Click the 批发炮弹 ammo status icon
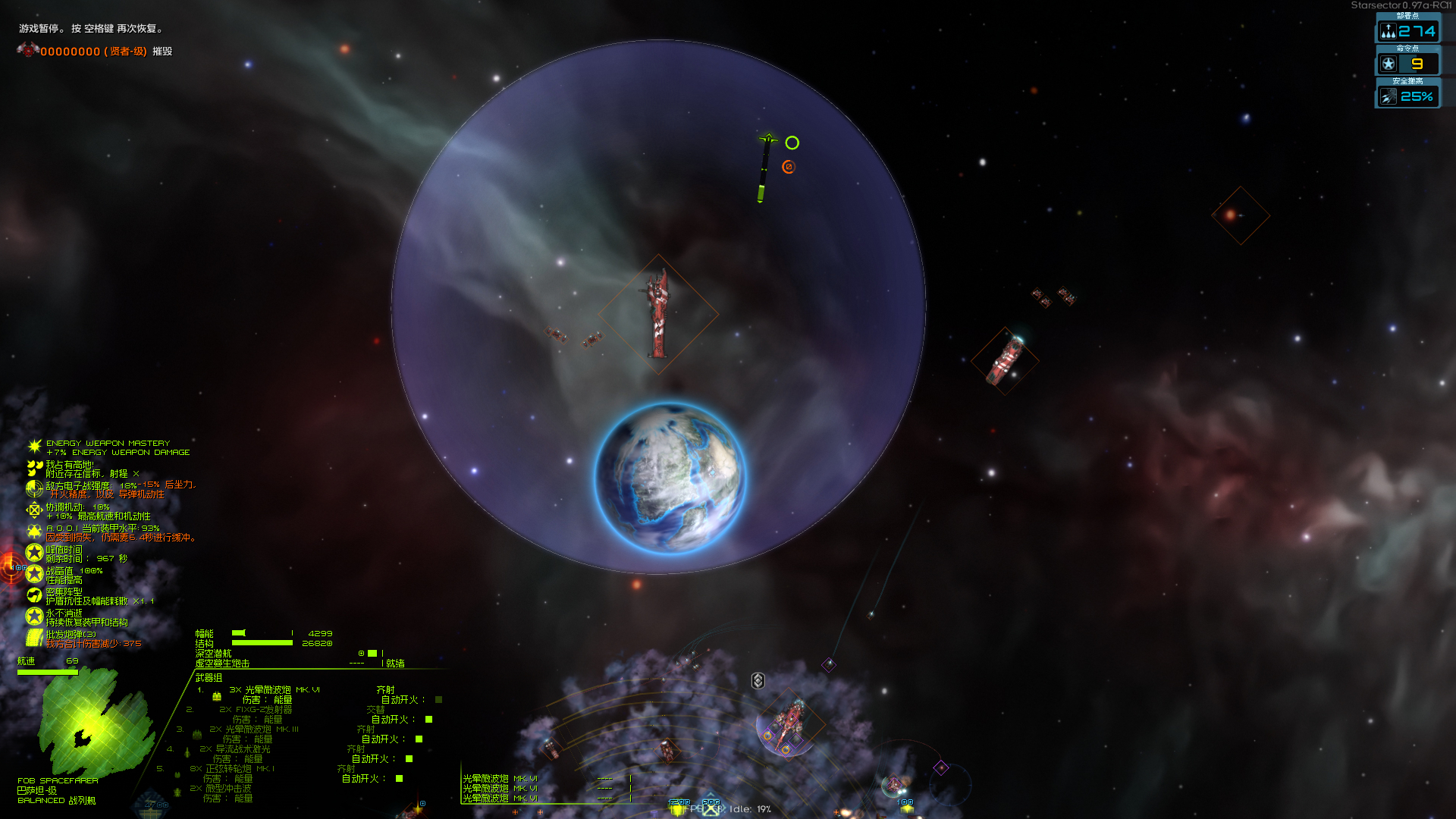1456x819 pixels. pyautogui.click(x=34, y=638)
